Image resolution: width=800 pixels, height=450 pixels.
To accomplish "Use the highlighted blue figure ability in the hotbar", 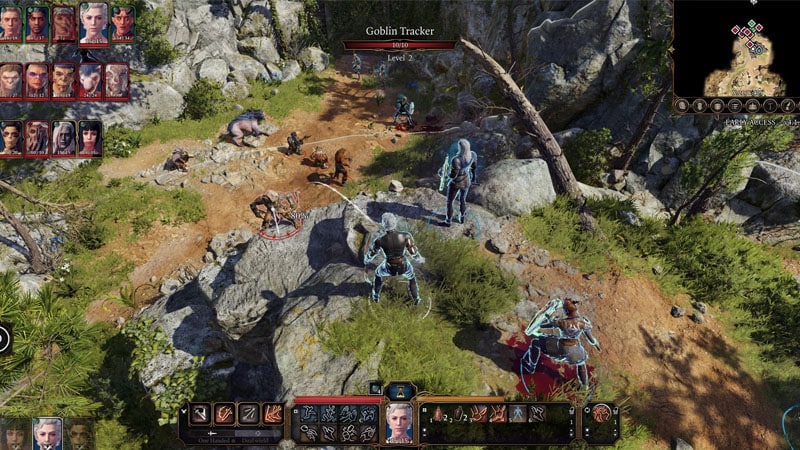I will coord(517,413).
